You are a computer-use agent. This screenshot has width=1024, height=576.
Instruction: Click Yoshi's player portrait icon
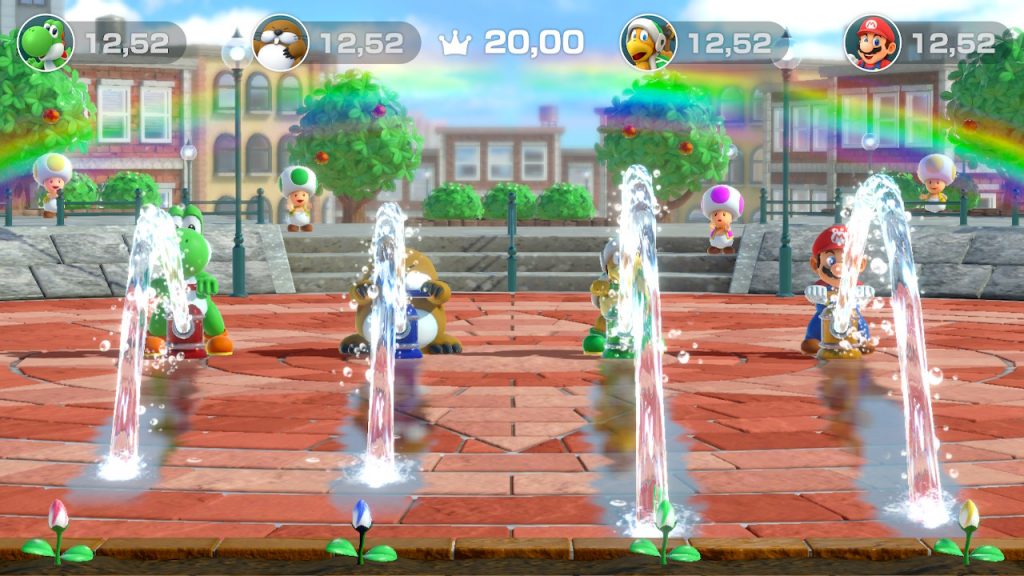[45, 43]
